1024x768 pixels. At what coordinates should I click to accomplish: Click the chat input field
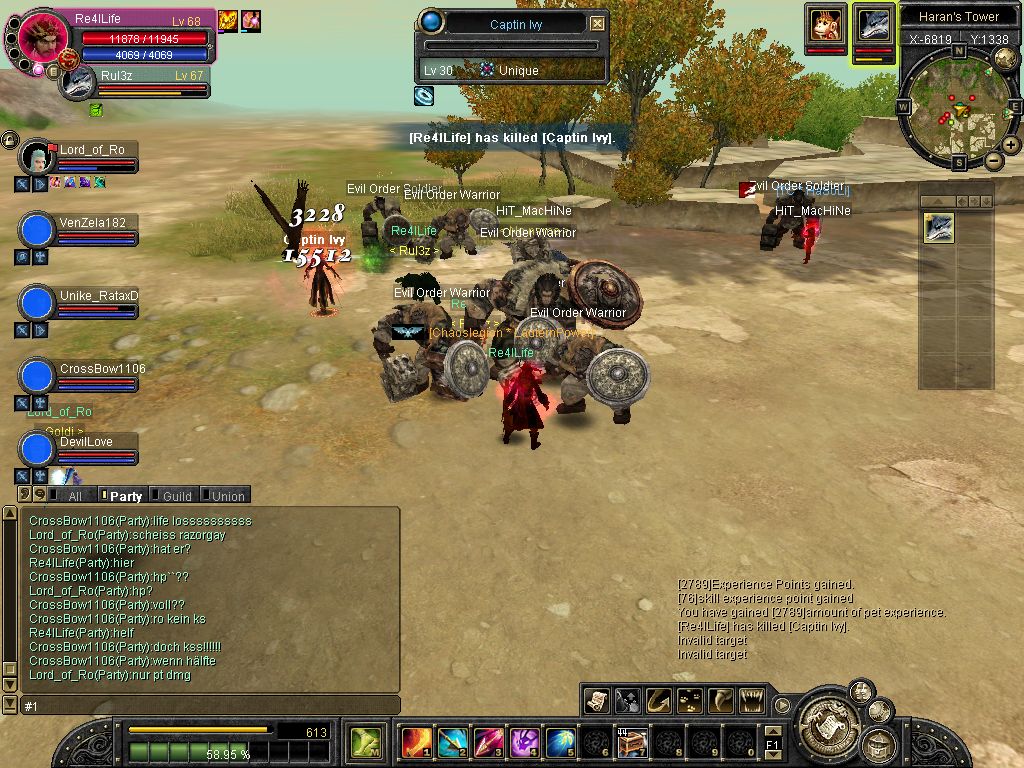click(x=210, y=706)
